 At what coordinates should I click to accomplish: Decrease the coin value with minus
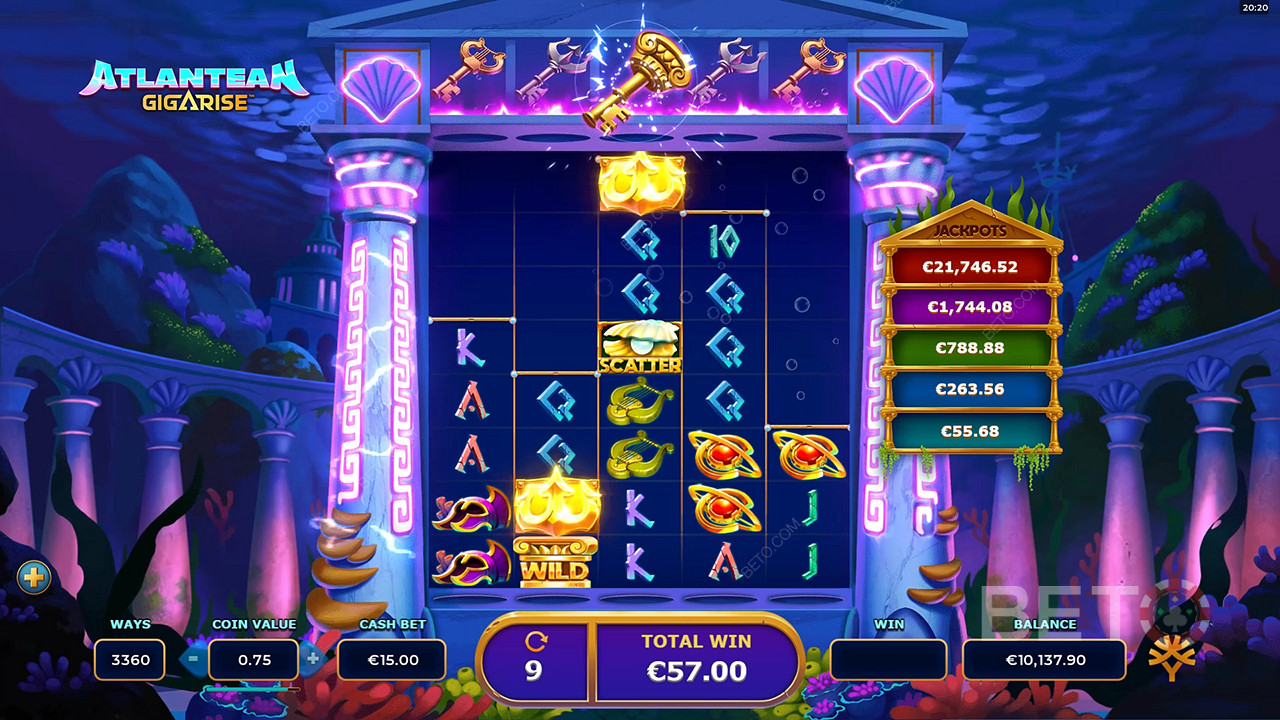click(x=194, y=659)
